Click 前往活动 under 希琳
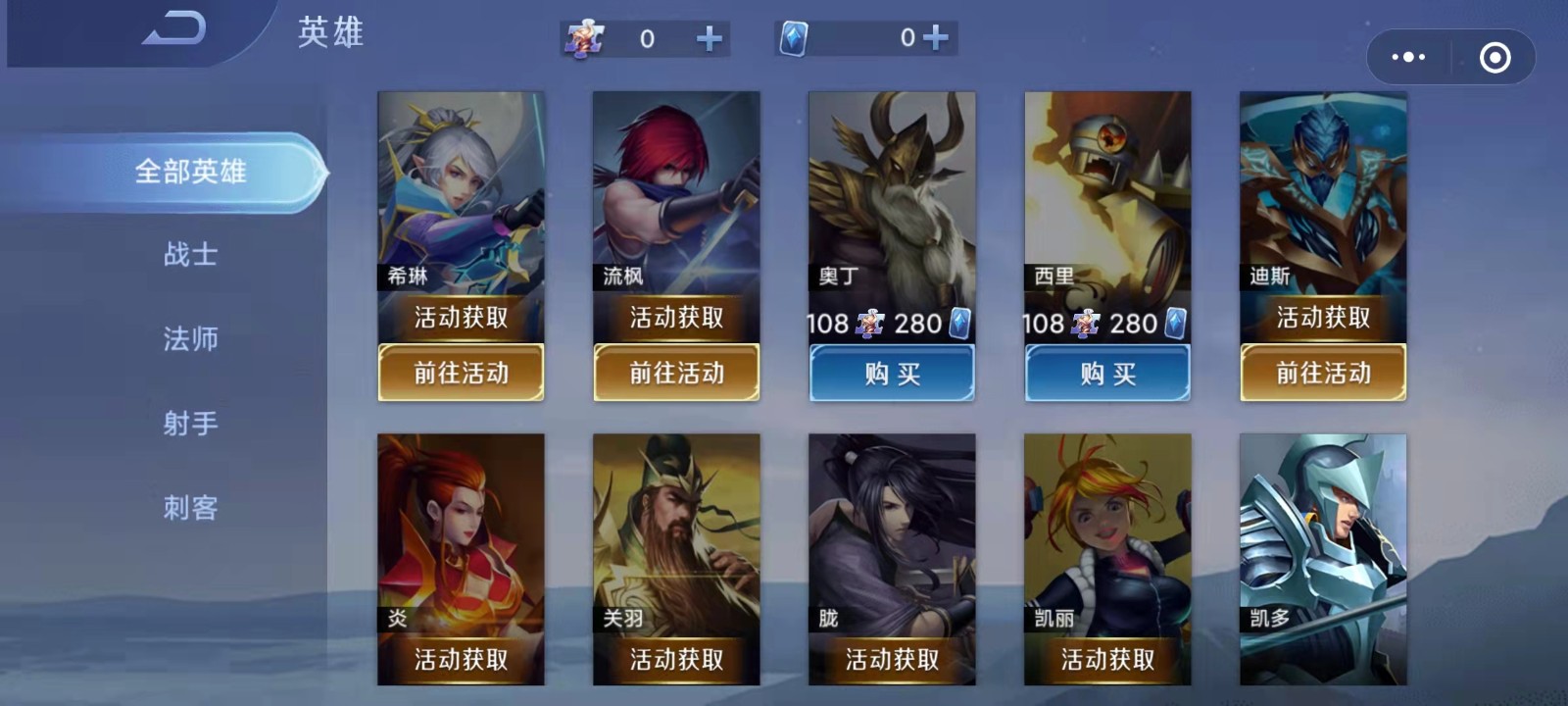This screenshot has height=706, width=1568. (x=461, y=373)
